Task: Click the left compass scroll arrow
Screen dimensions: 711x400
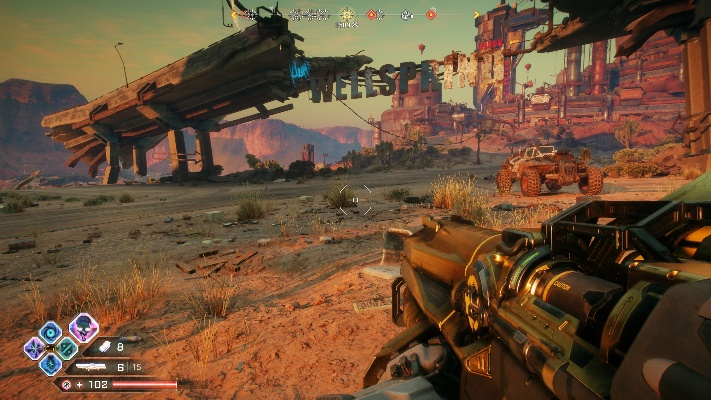Action: (x=235, y=15)
